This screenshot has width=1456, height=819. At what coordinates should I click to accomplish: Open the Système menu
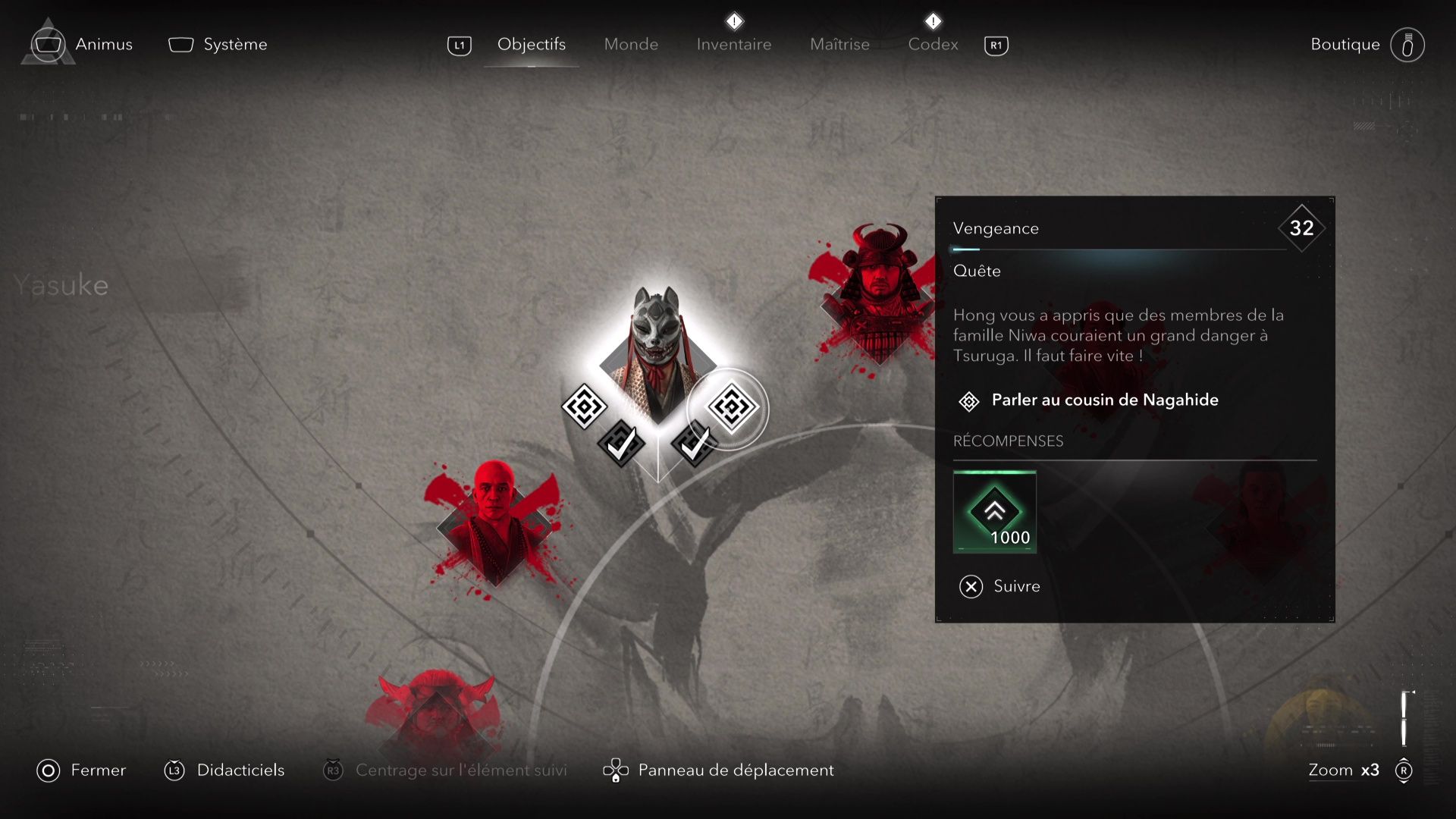point(218,45)
